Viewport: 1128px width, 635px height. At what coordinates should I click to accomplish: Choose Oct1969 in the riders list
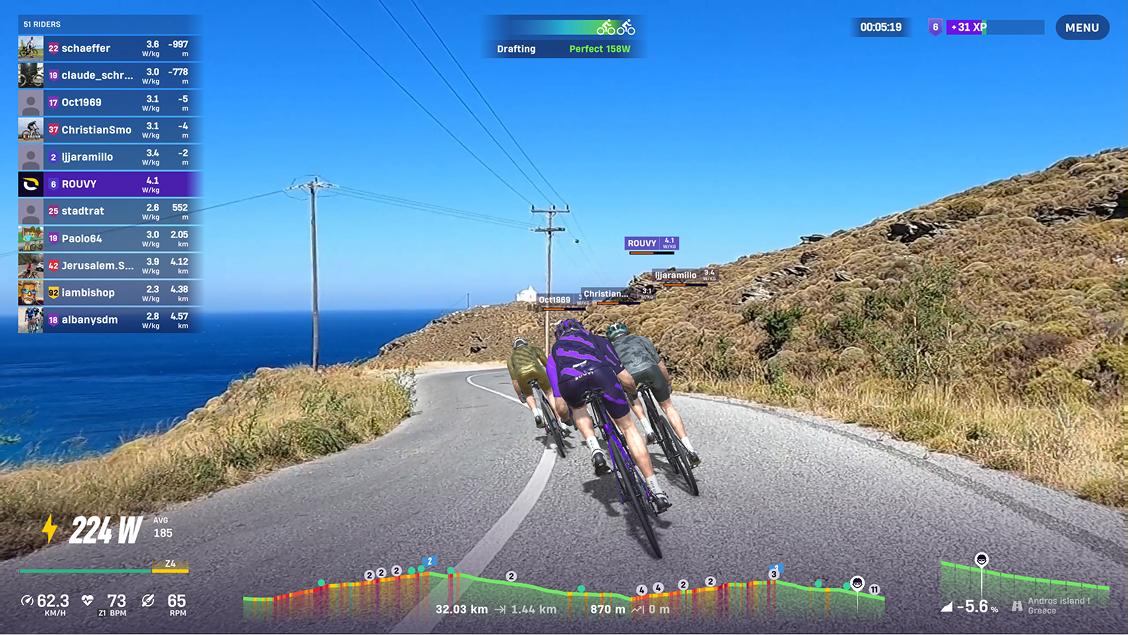pos(110,102)
